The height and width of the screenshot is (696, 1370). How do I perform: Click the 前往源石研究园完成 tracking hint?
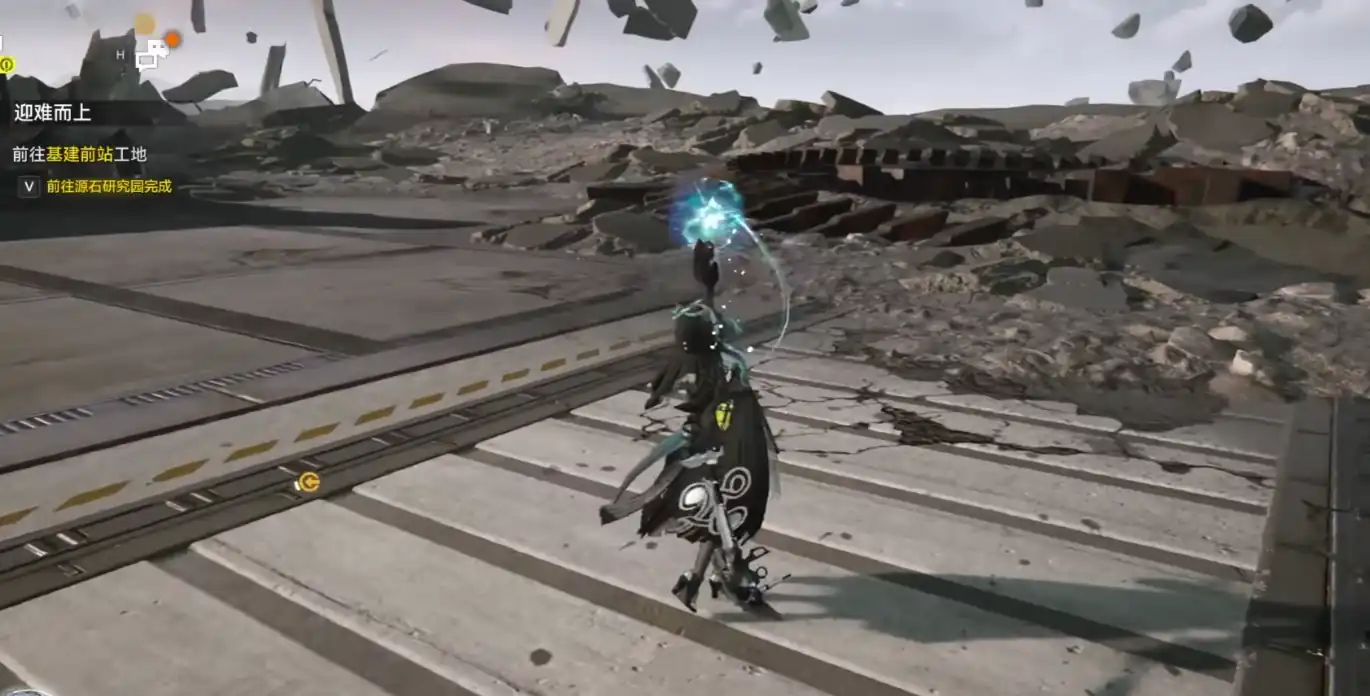tap(108, 186)
